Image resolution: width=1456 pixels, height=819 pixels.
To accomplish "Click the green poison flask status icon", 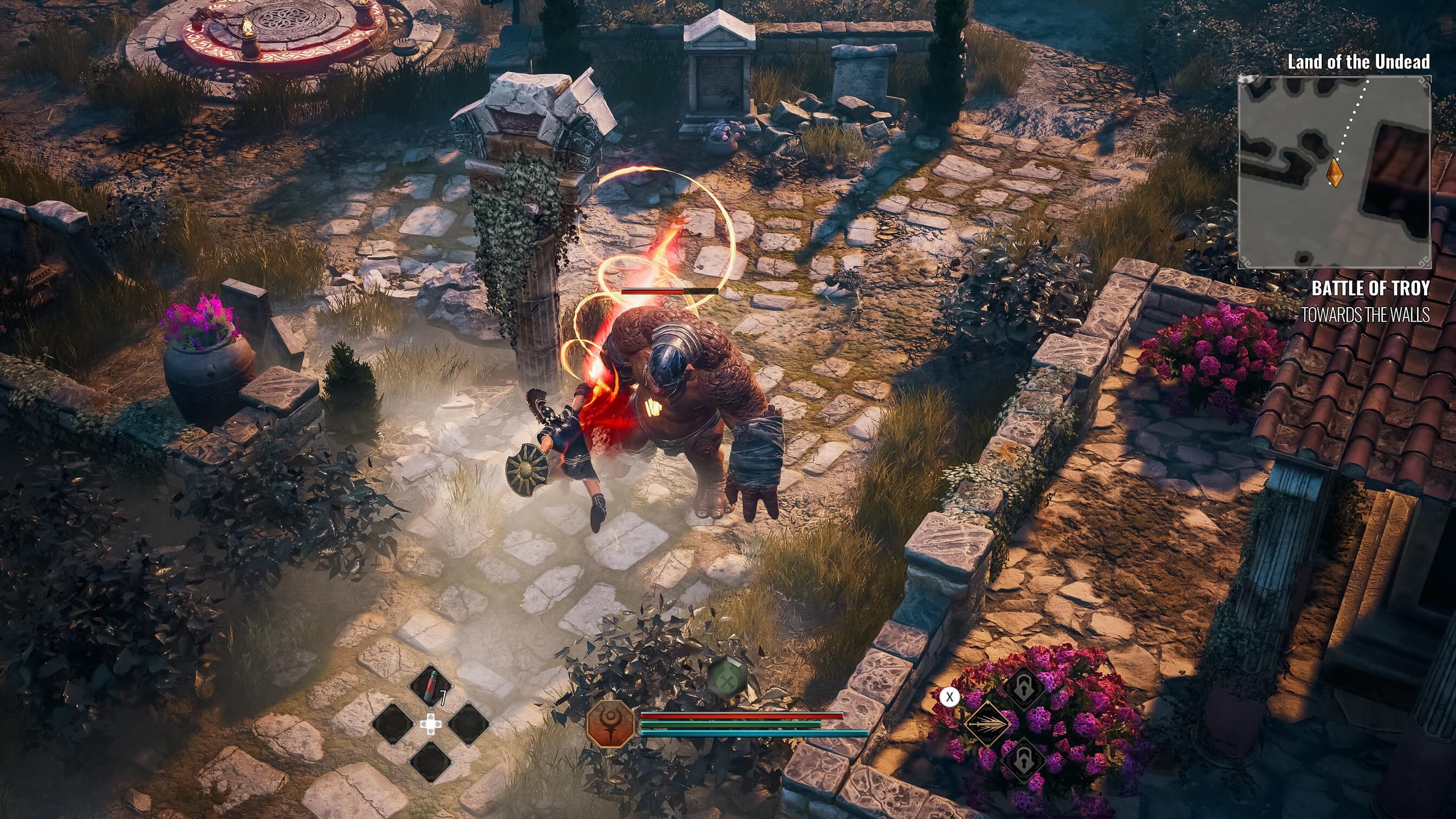I will 727,677.
